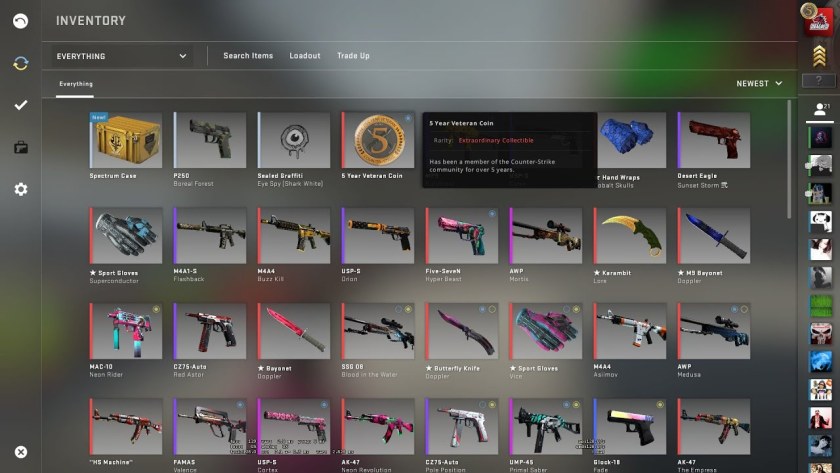This screenshot has width=840, height=473.
Task: Select the 5 Year Veteran Coin
Action: click(378, 140)
